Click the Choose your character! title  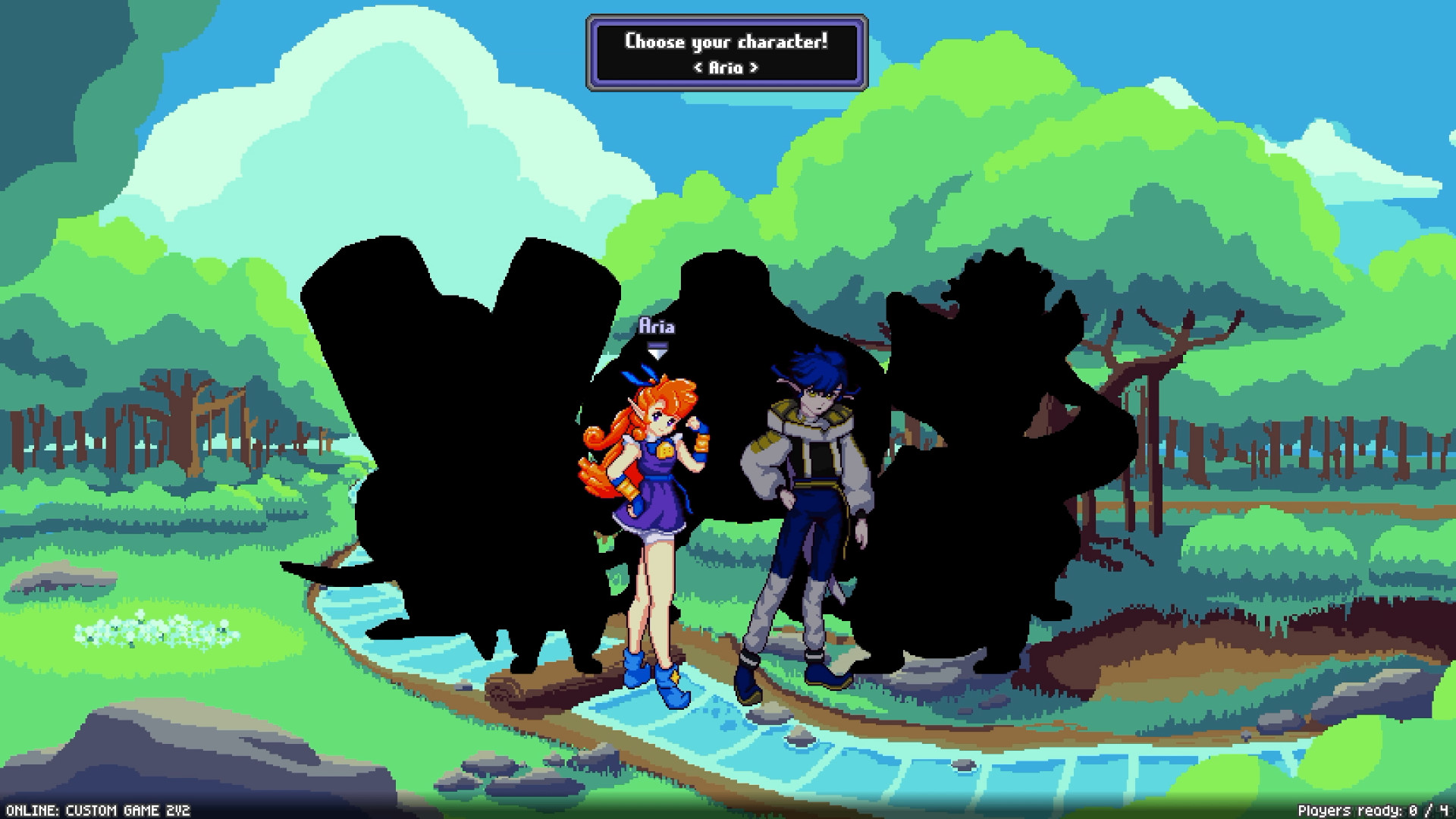click(x=726, y=42)
